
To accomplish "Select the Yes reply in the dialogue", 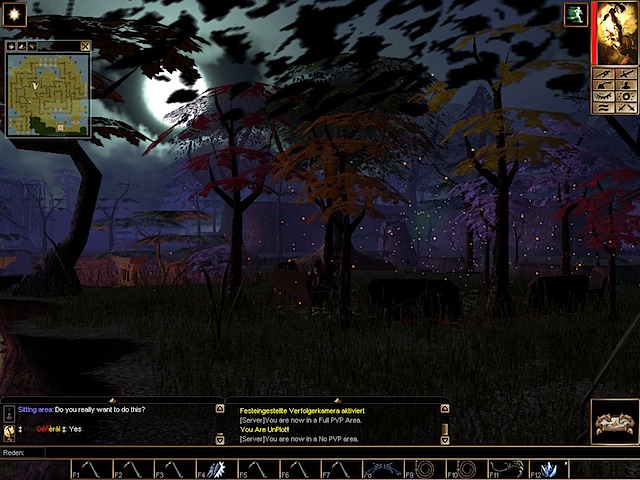I will click(x=75, y=429).
